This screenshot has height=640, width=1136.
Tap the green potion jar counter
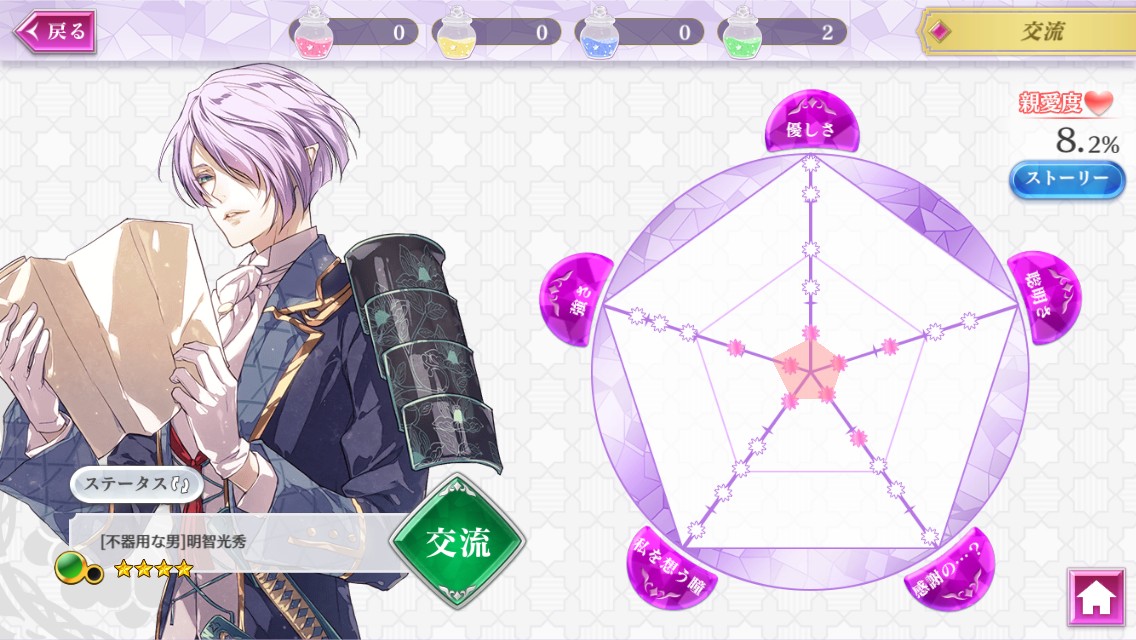pyautogui.click(x=783, y=32)
